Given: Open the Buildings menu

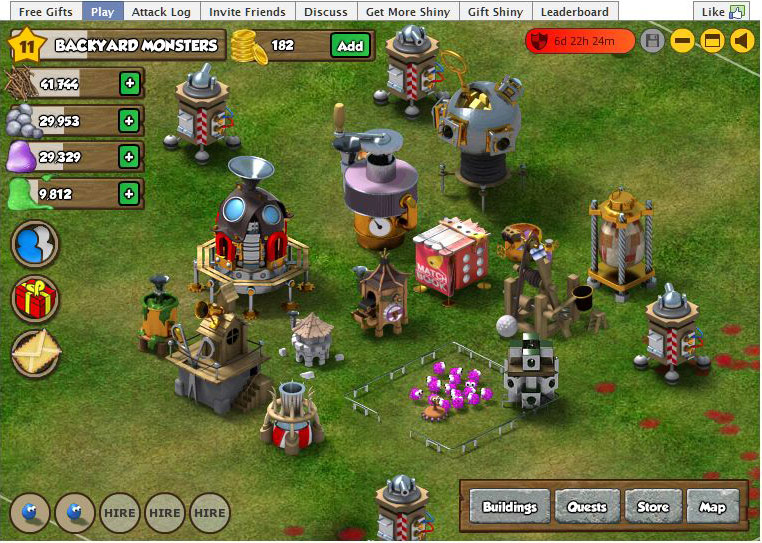Looking at the screenshot, I should [510, 506].
